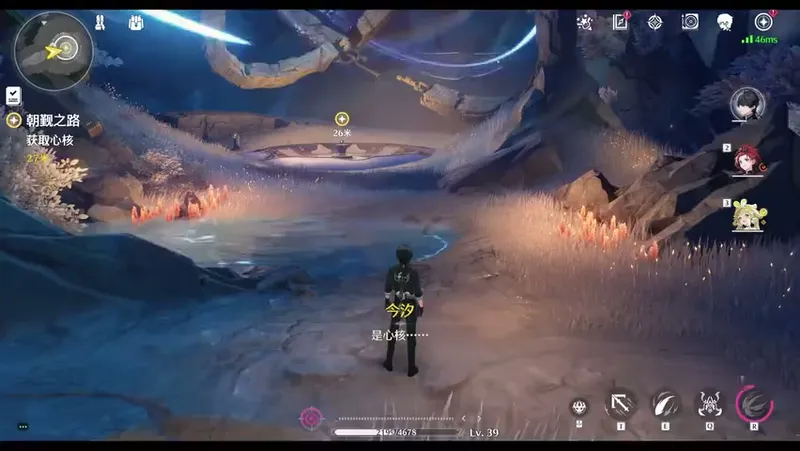
Task: Click the small lotus icon left of skills
Action: [x=578, y=406]
